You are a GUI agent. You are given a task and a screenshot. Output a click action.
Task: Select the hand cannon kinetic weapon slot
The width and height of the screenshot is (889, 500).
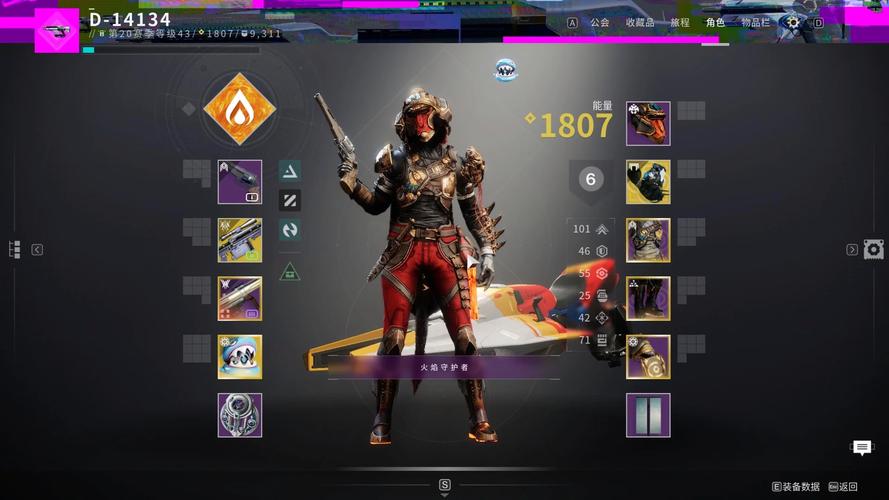240,182
